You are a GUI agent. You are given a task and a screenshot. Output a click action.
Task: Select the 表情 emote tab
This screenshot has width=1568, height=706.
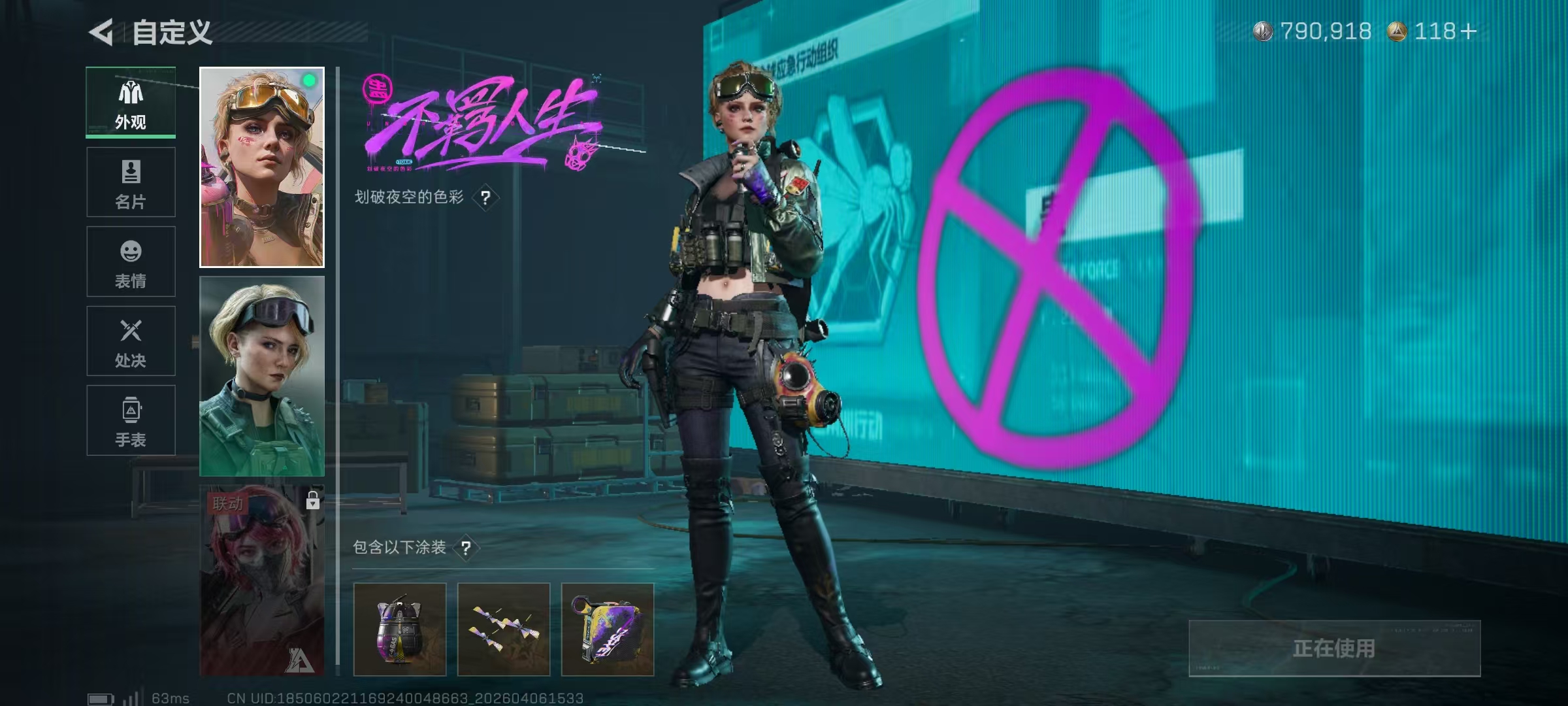point(131,262)
